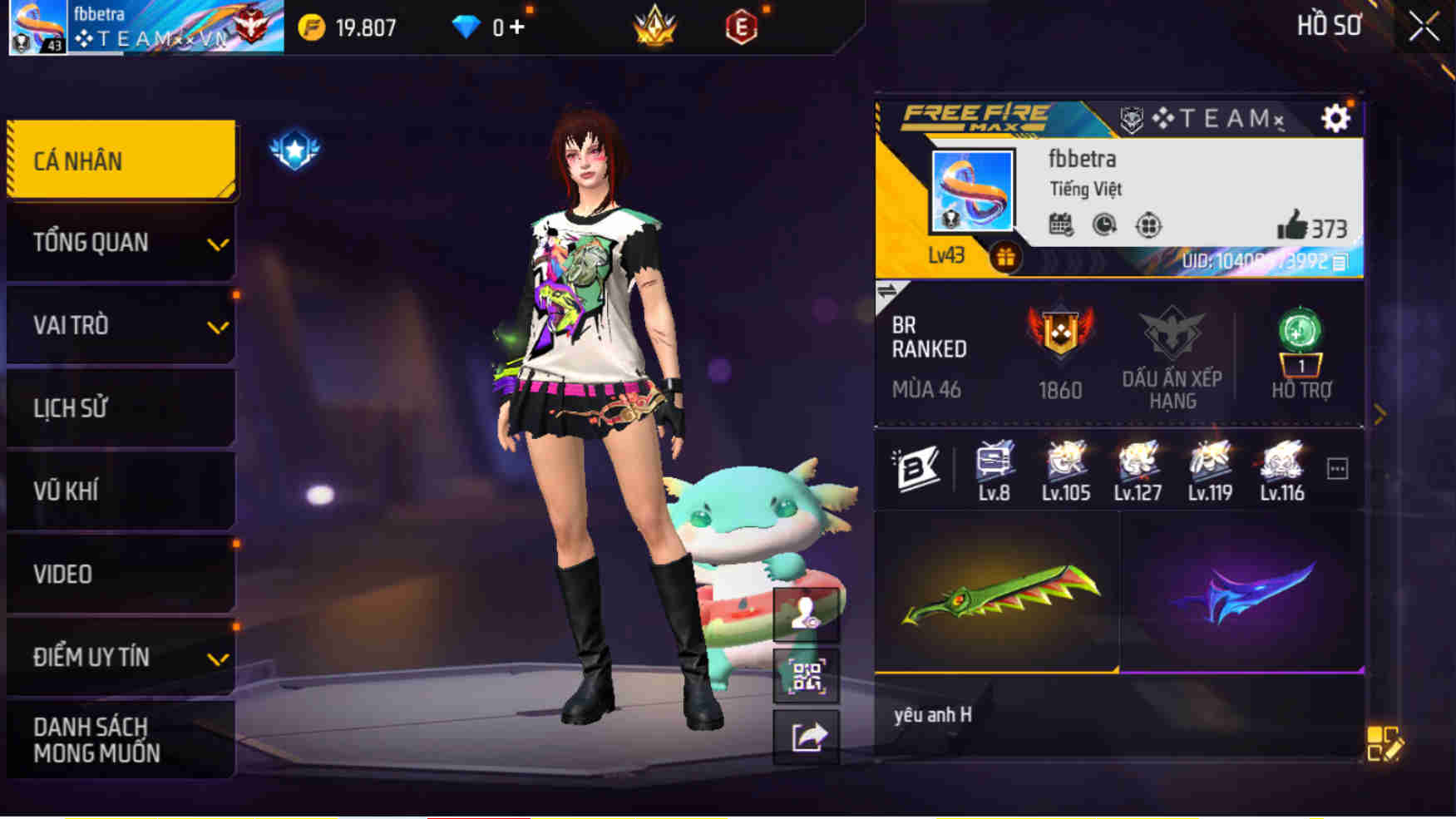1456x819 pixels.
Task: Select the Booyah TV 'B' icon
Action: (916, 470)
